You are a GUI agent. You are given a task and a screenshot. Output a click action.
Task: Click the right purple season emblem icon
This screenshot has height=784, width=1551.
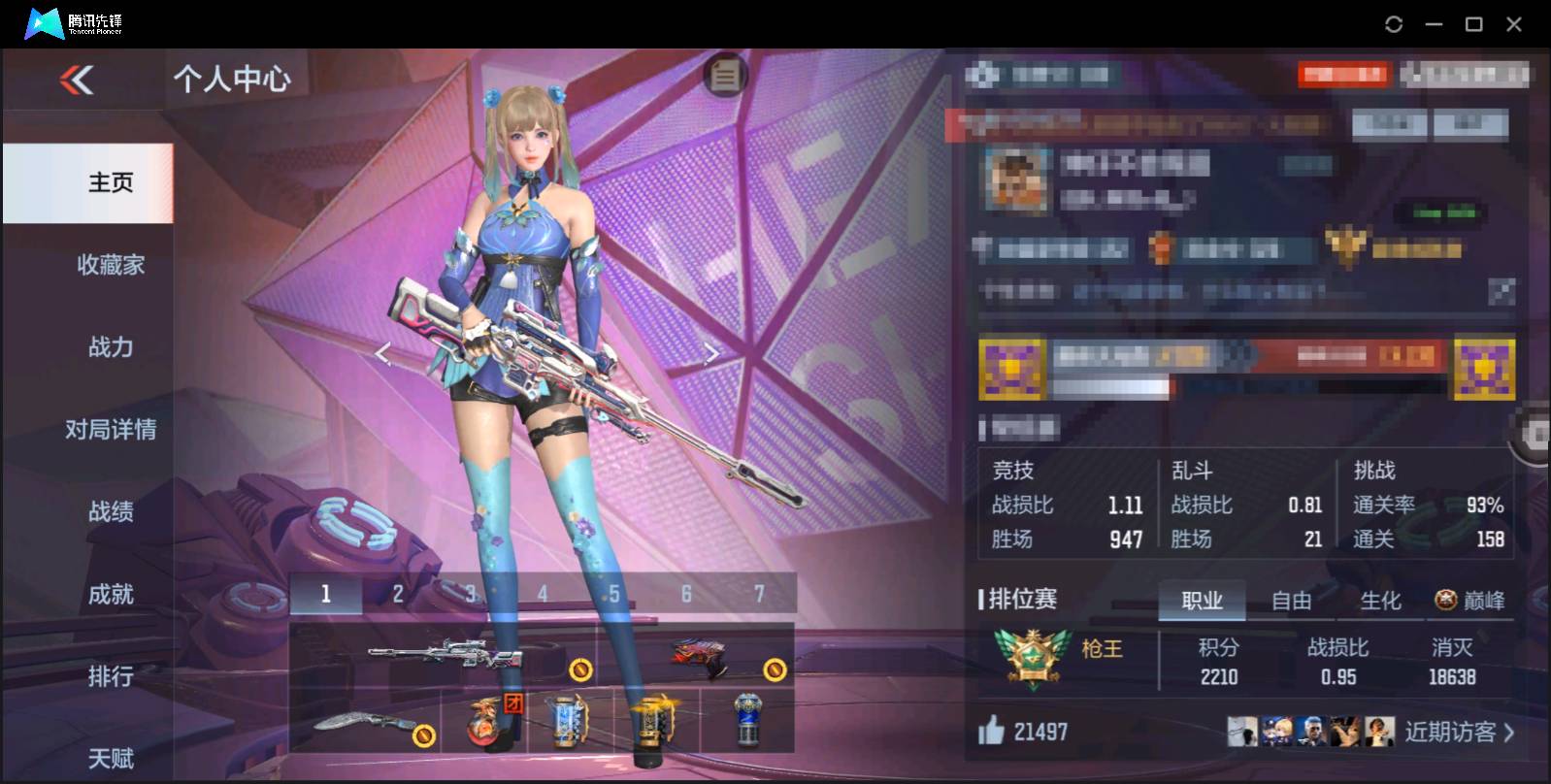[x=1485, y=371]
